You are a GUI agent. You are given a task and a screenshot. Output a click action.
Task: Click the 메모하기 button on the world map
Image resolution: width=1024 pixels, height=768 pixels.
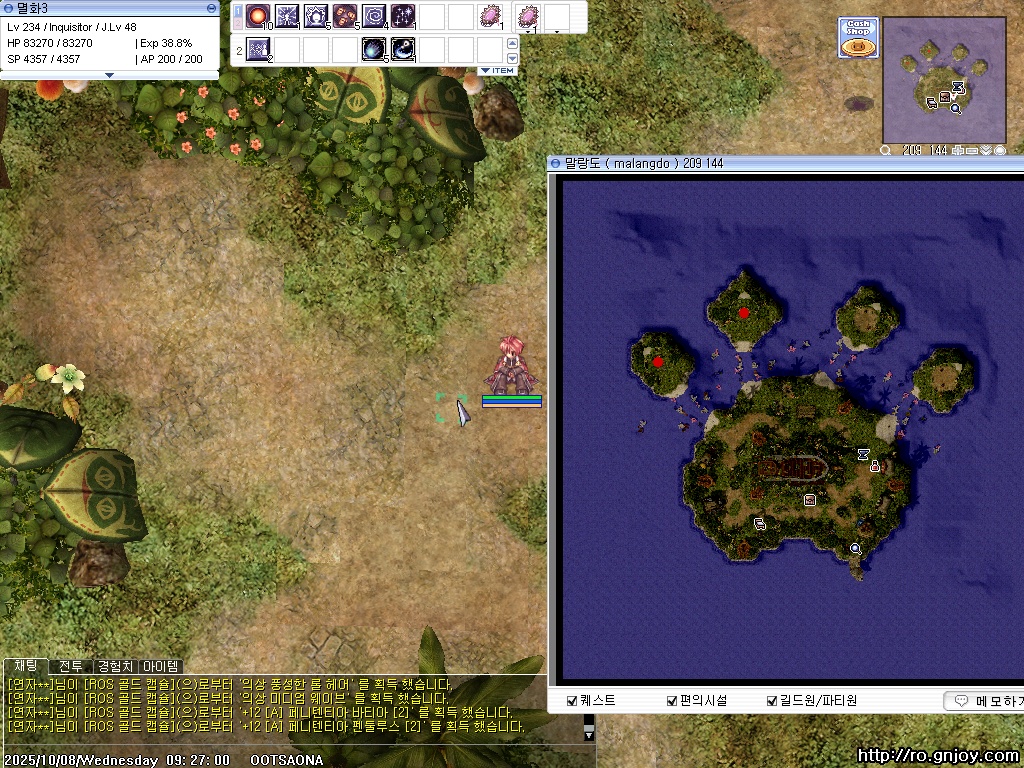984,701
